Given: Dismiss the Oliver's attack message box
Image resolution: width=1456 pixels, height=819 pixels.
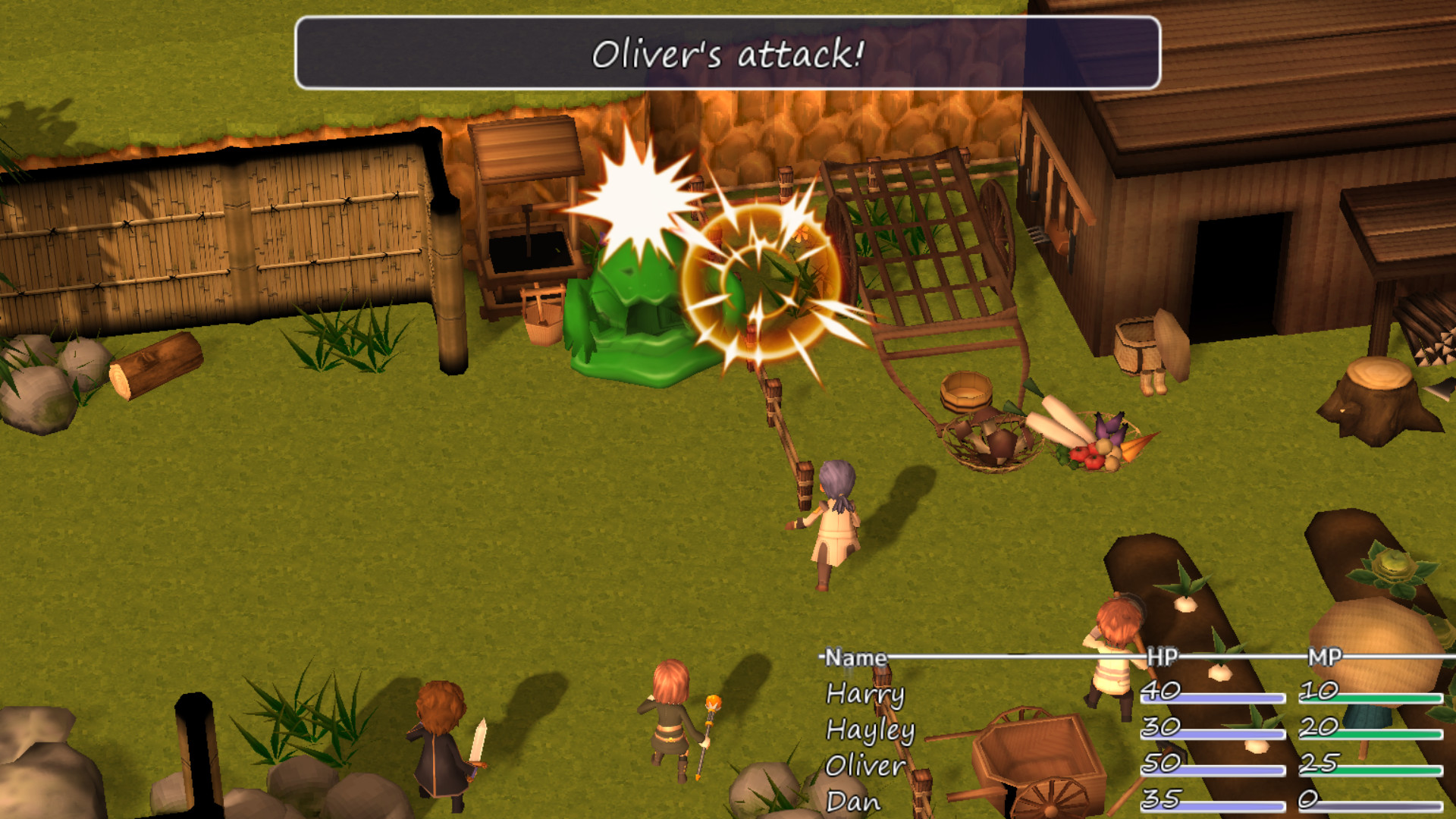Looking at the screenshot, I should 728,53.
